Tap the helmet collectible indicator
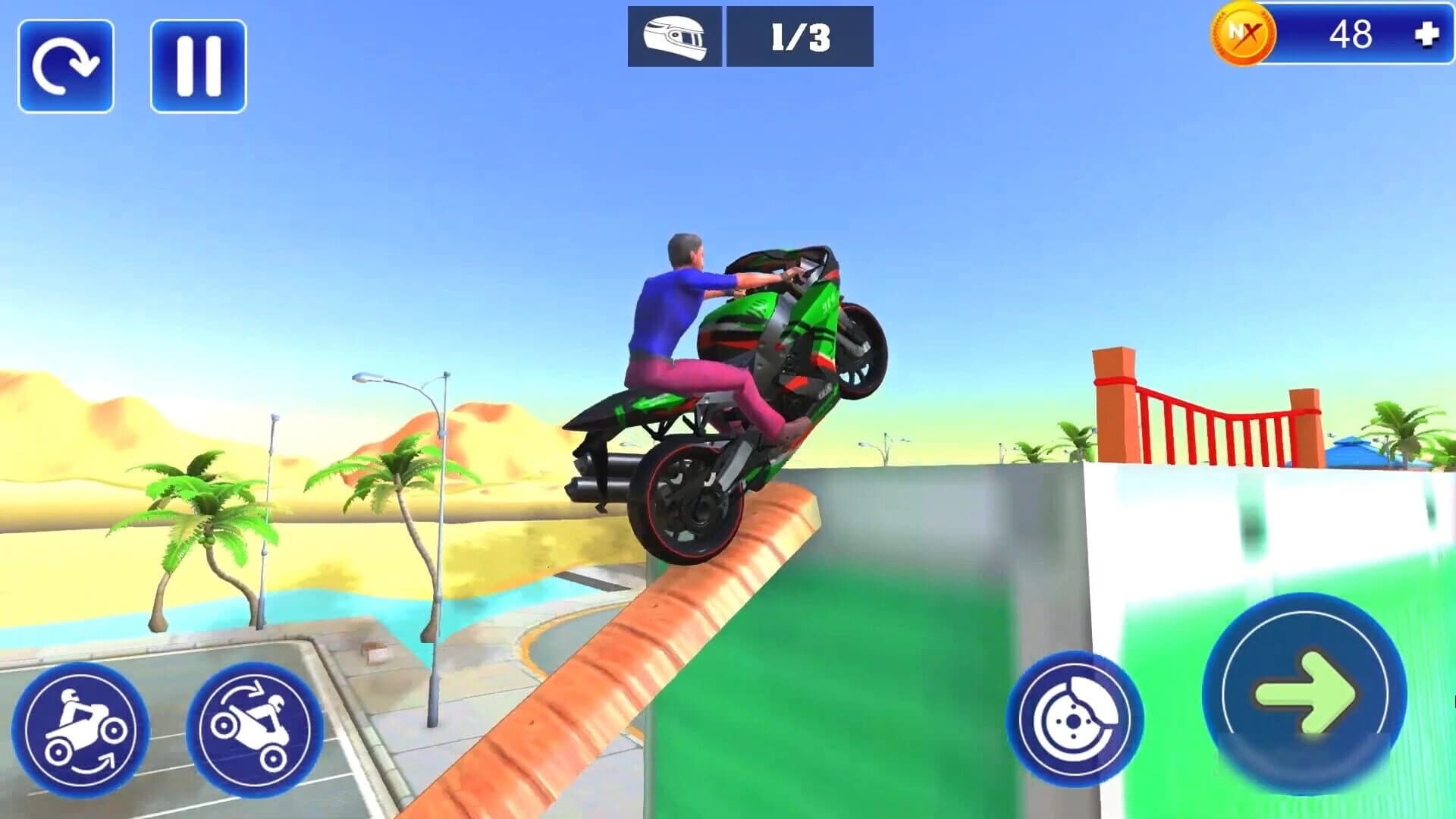This screenshot has height=819, width=1456. [x=675, y=34]
